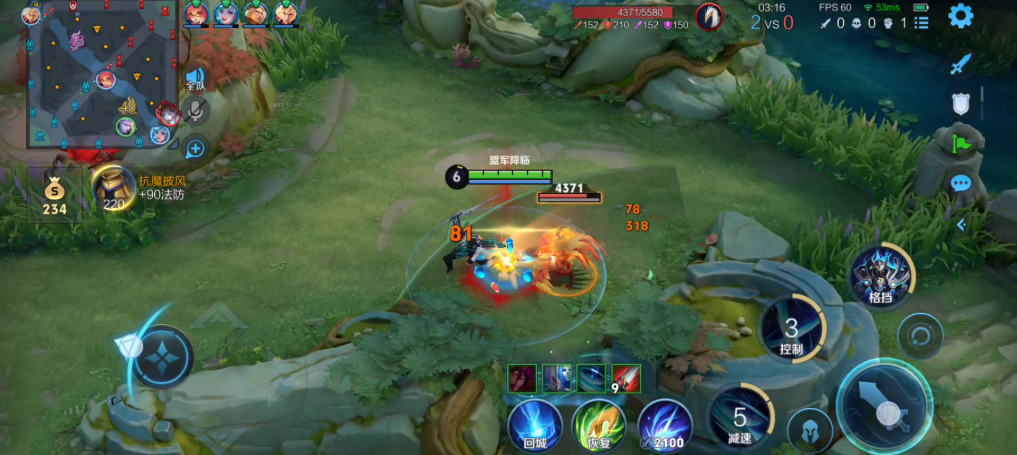Tap the helmet hero-target attack button
The image size is (1017, 455).
coord(810,430)
